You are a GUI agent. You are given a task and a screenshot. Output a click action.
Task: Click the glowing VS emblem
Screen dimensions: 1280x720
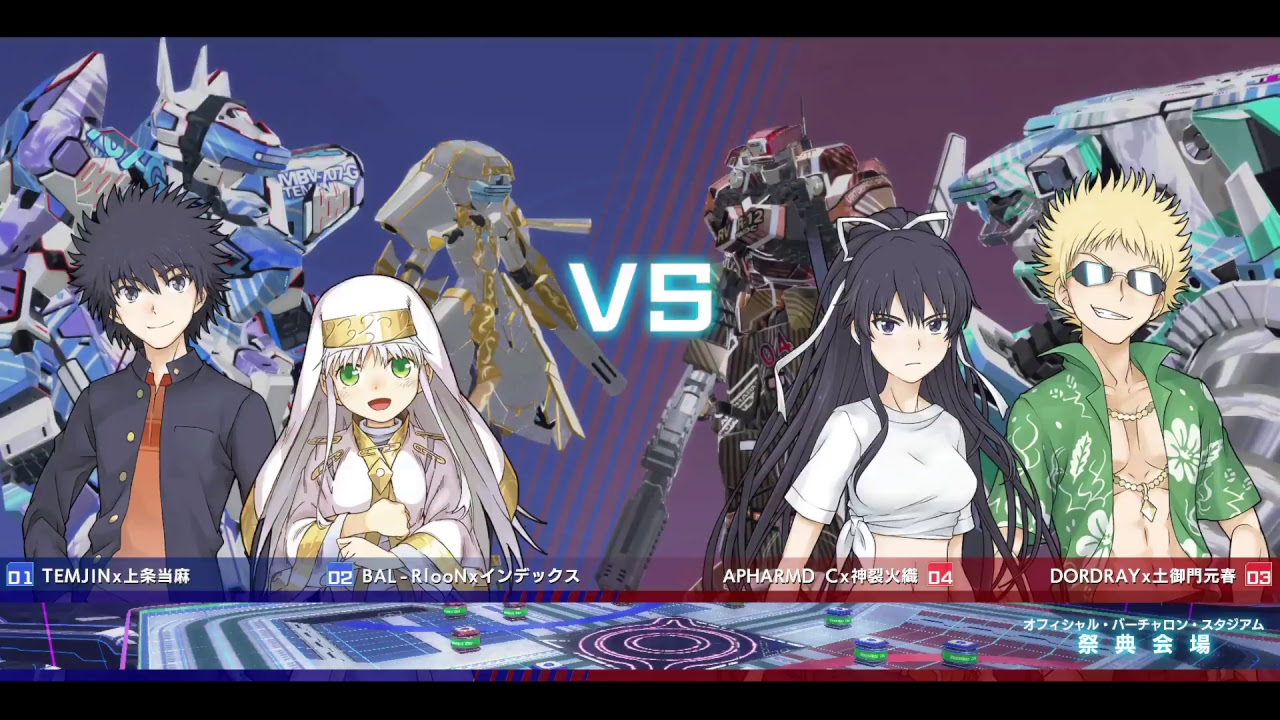[x=640, y=295]
